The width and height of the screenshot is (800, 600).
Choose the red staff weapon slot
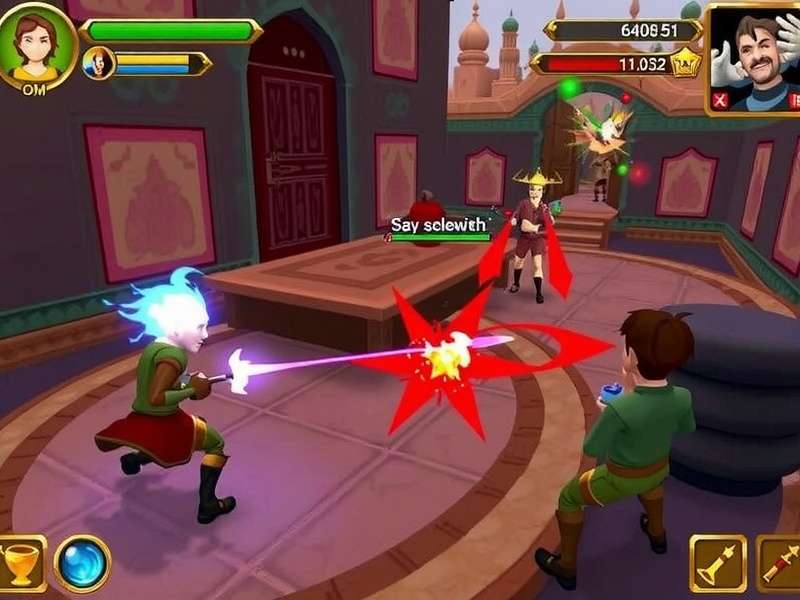click(780, 563)
